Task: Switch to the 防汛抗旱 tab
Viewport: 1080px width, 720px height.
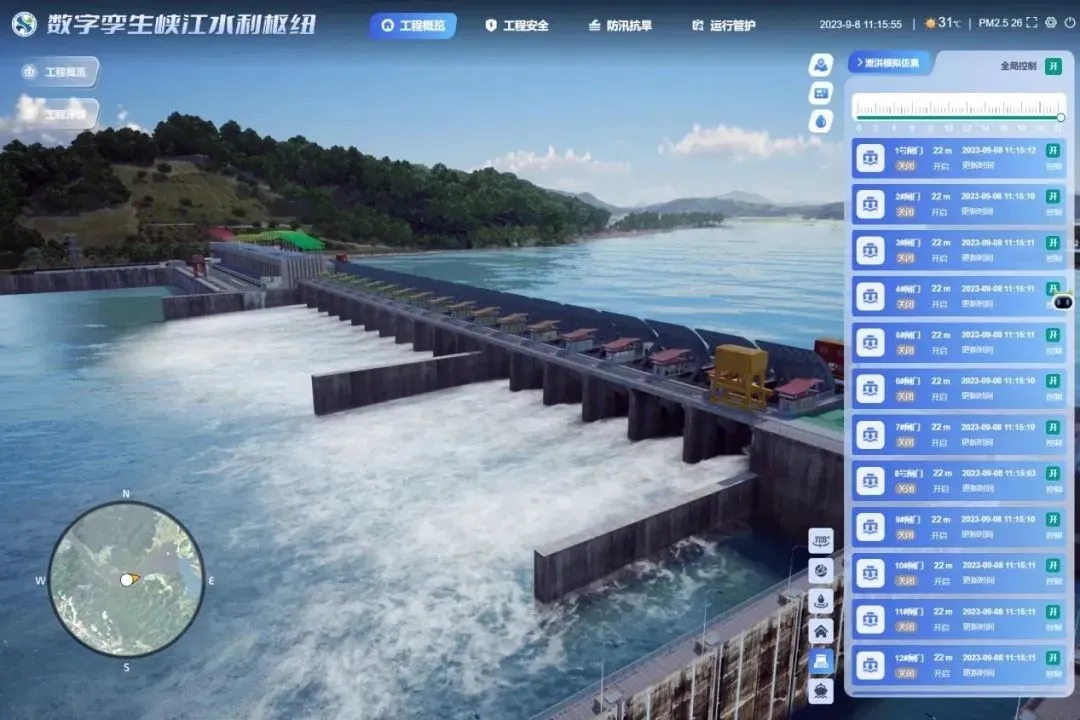Action: [620, 25]
